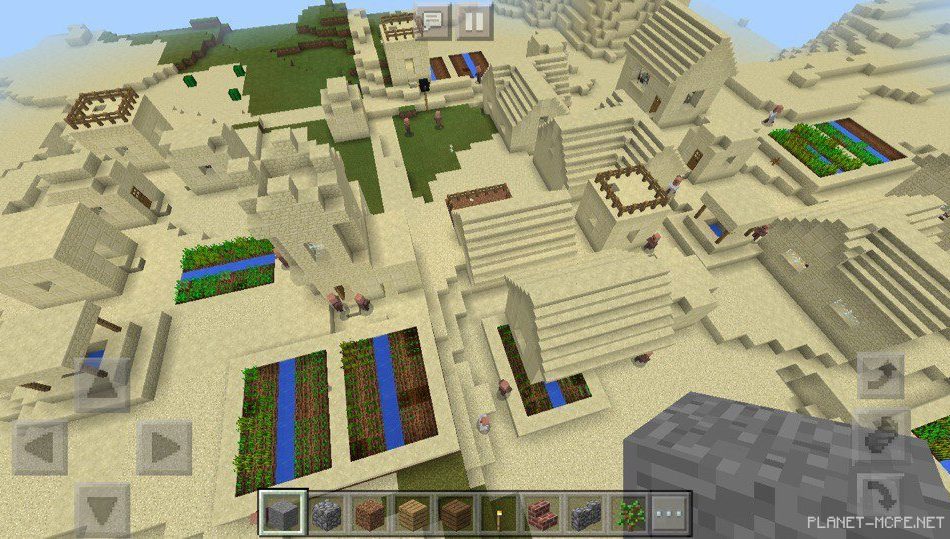Tap the move left arrow
The width and height of the screenshot is (950, 539).
coord(41,448)
